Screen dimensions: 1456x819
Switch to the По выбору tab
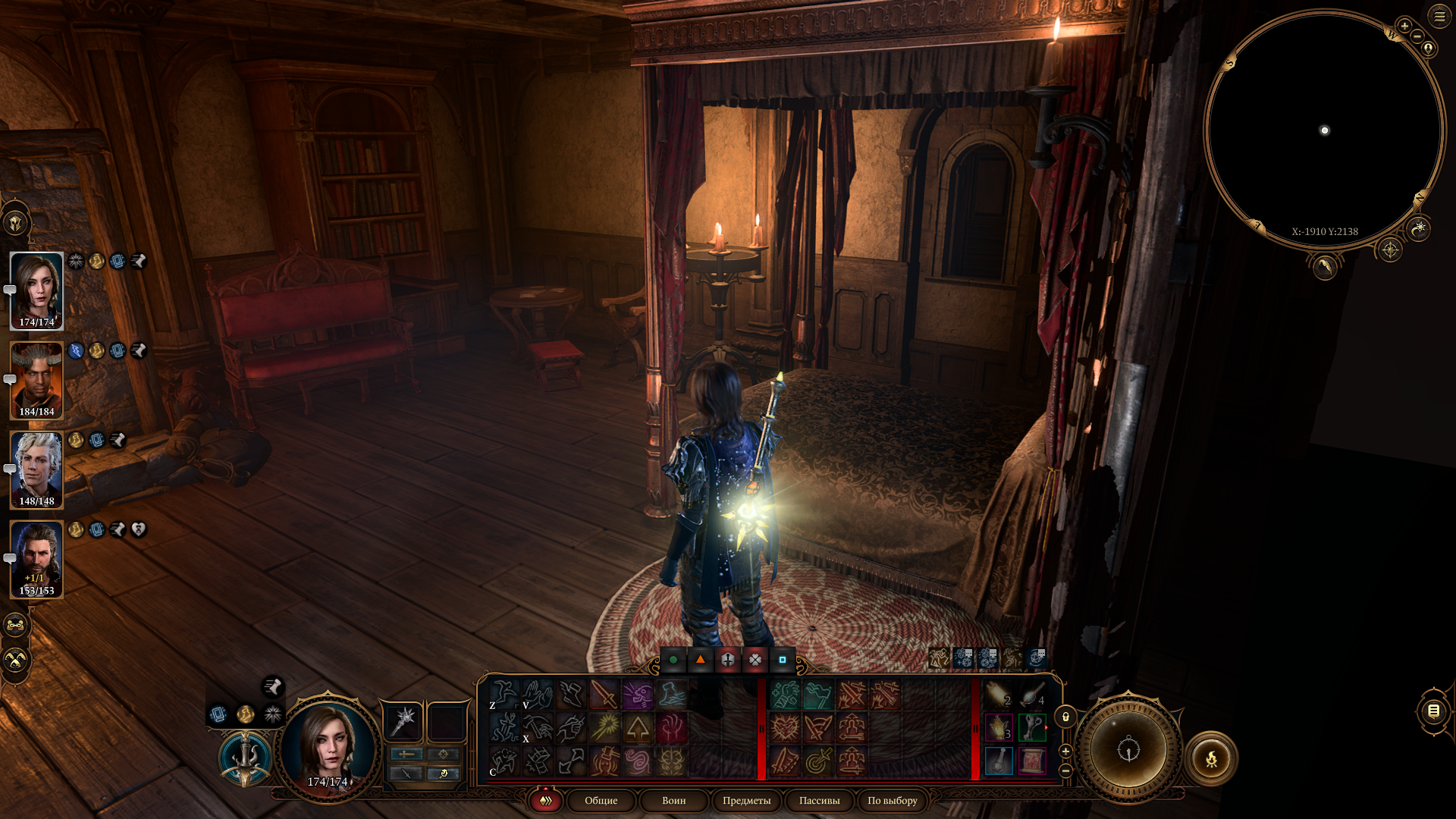[x=892, y=800]
